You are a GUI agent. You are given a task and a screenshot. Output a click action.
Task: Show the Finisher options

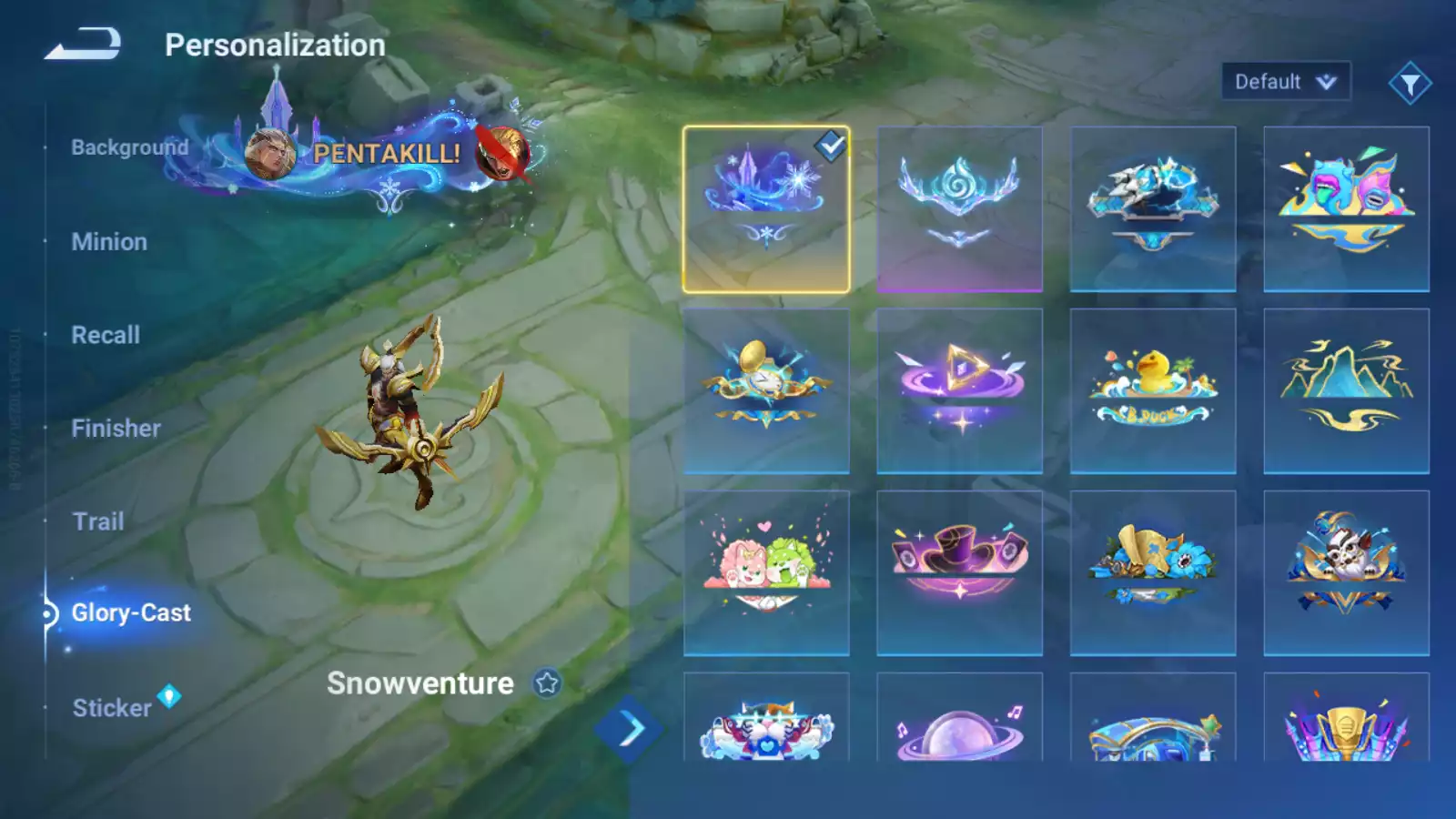pos(116,429)
